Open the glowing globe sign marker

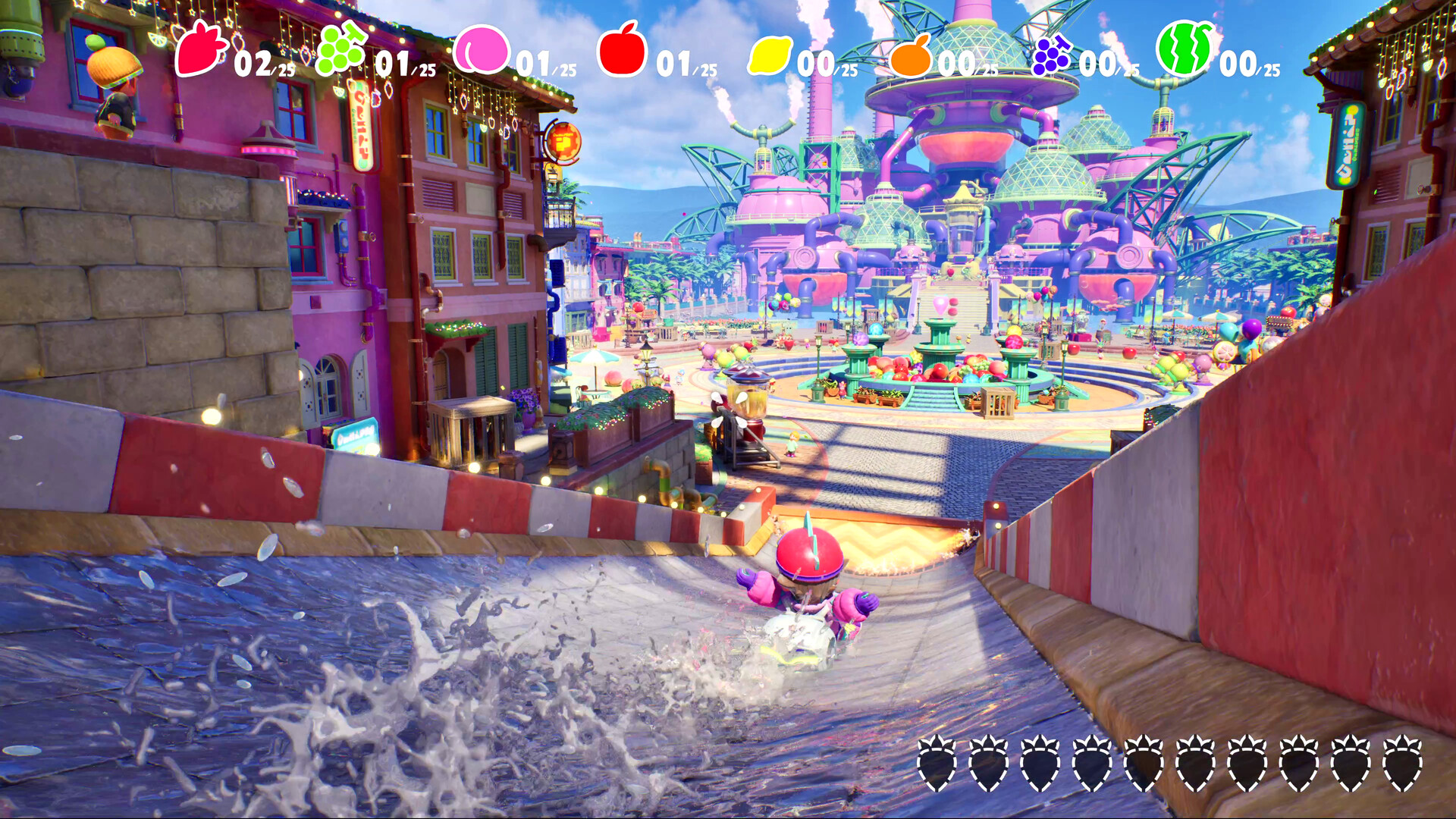[x=563, y=140]
